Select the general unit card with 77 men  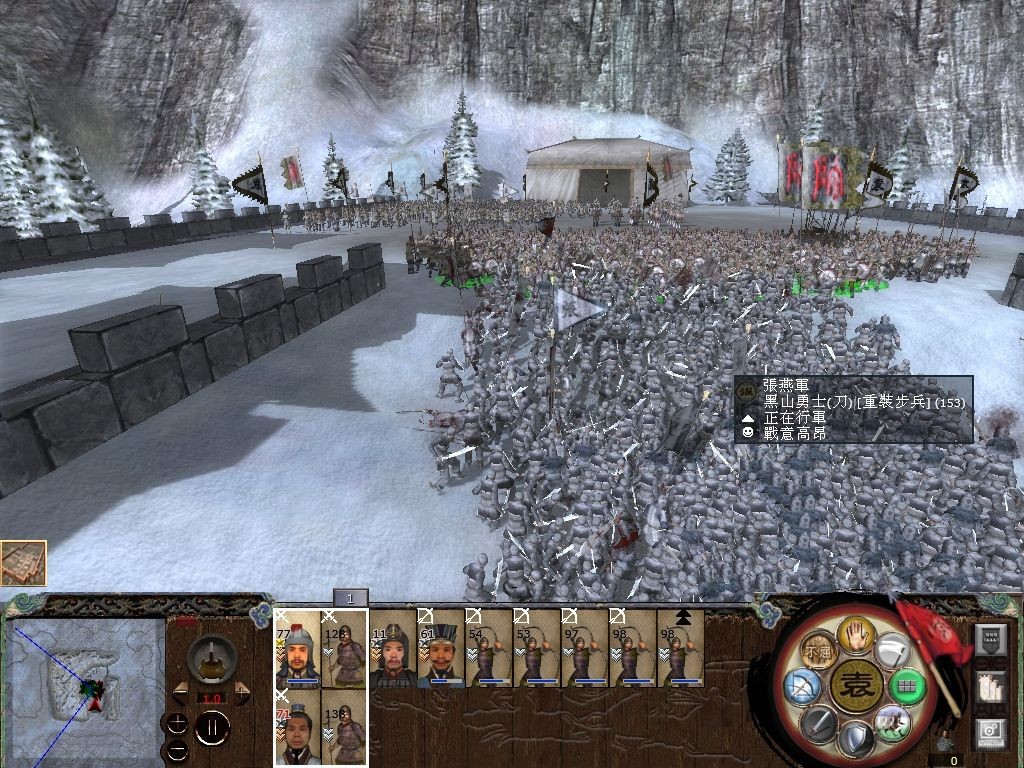coord(297,649)
